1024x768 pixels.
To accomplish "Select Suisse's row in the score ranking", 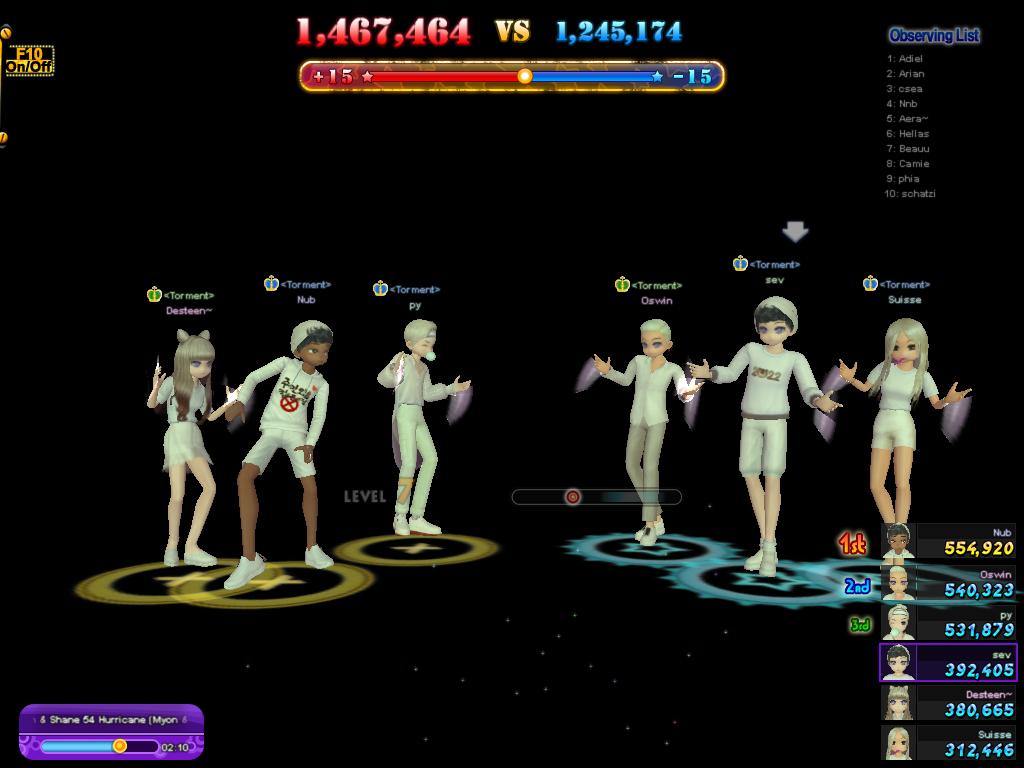I will pos(948,743).
